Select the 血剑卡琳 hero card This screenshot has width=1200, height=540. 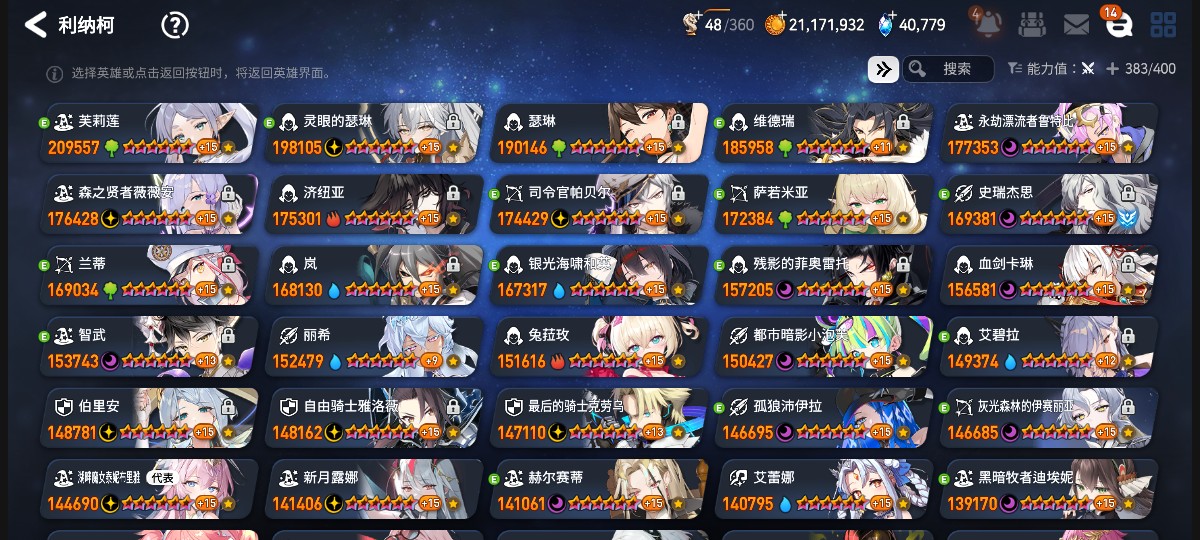pyautogui.click(x=1049, y=276)
